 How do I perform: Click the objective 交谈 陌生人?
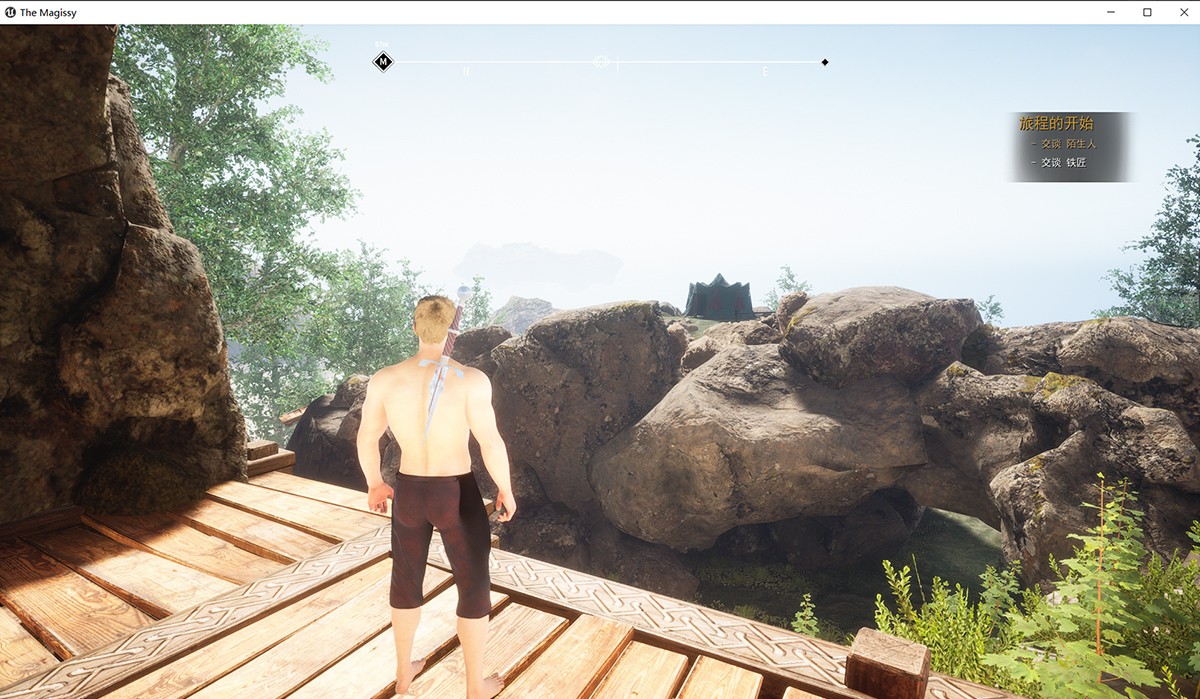(x=1067, y=144)
